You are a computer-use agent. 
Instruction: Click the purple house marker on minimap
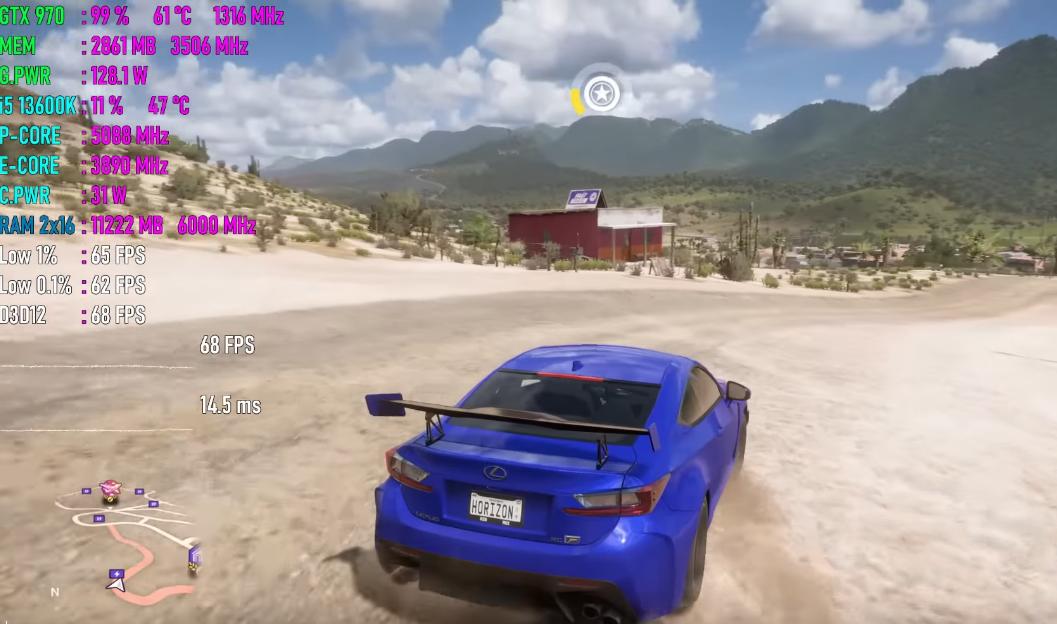coord(194,554)
